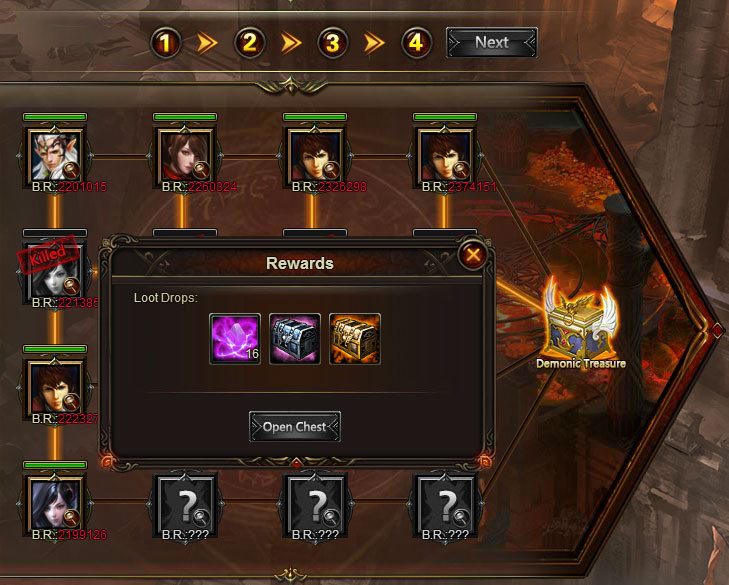Select stage number 1
729x585 pixels.
pyautogui.click(x=165, y=43)
